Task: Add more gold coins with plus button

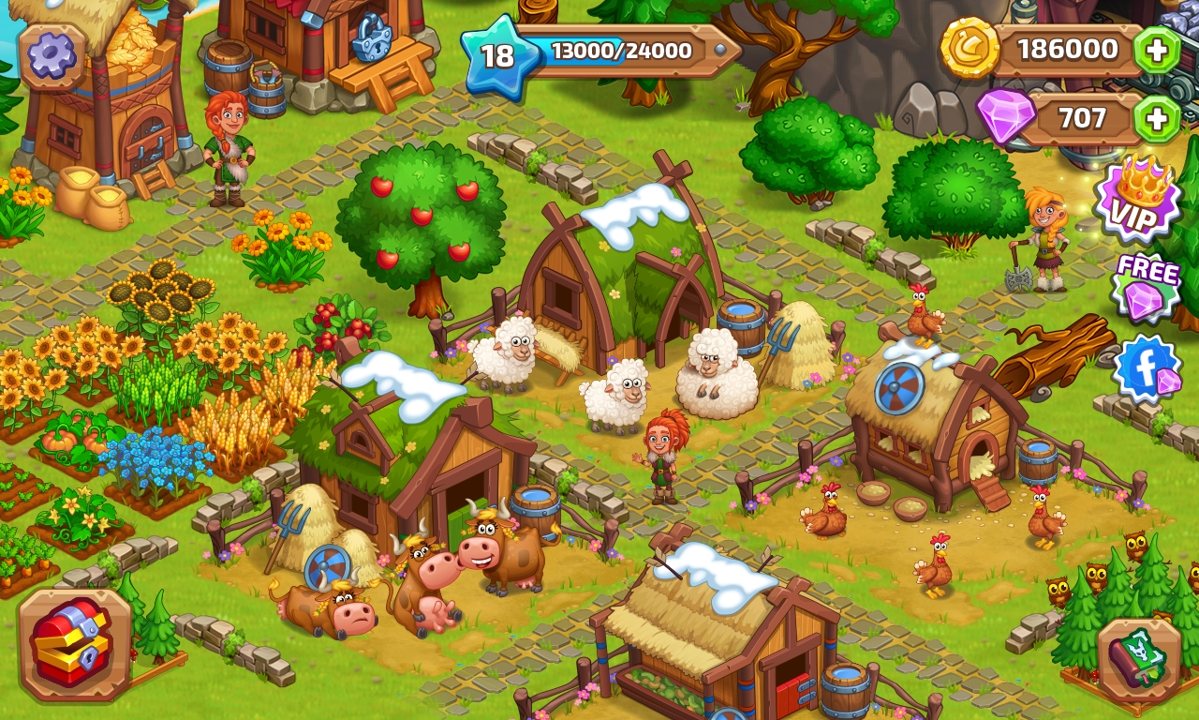Action: click(x=1158, y=49)
